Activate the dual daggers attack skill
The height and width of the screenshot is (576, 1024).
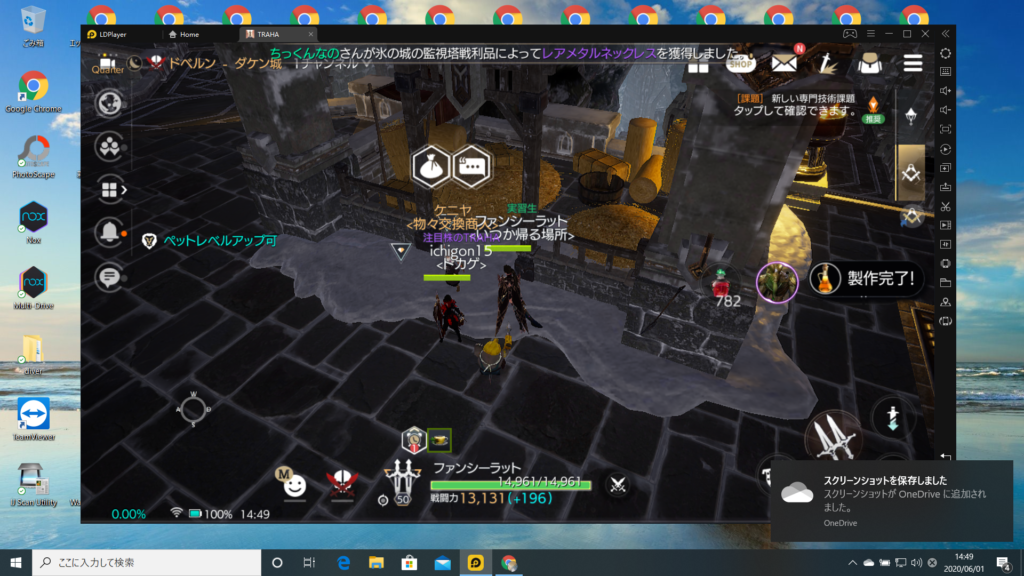pyautogui.click(x=832, y=437)
